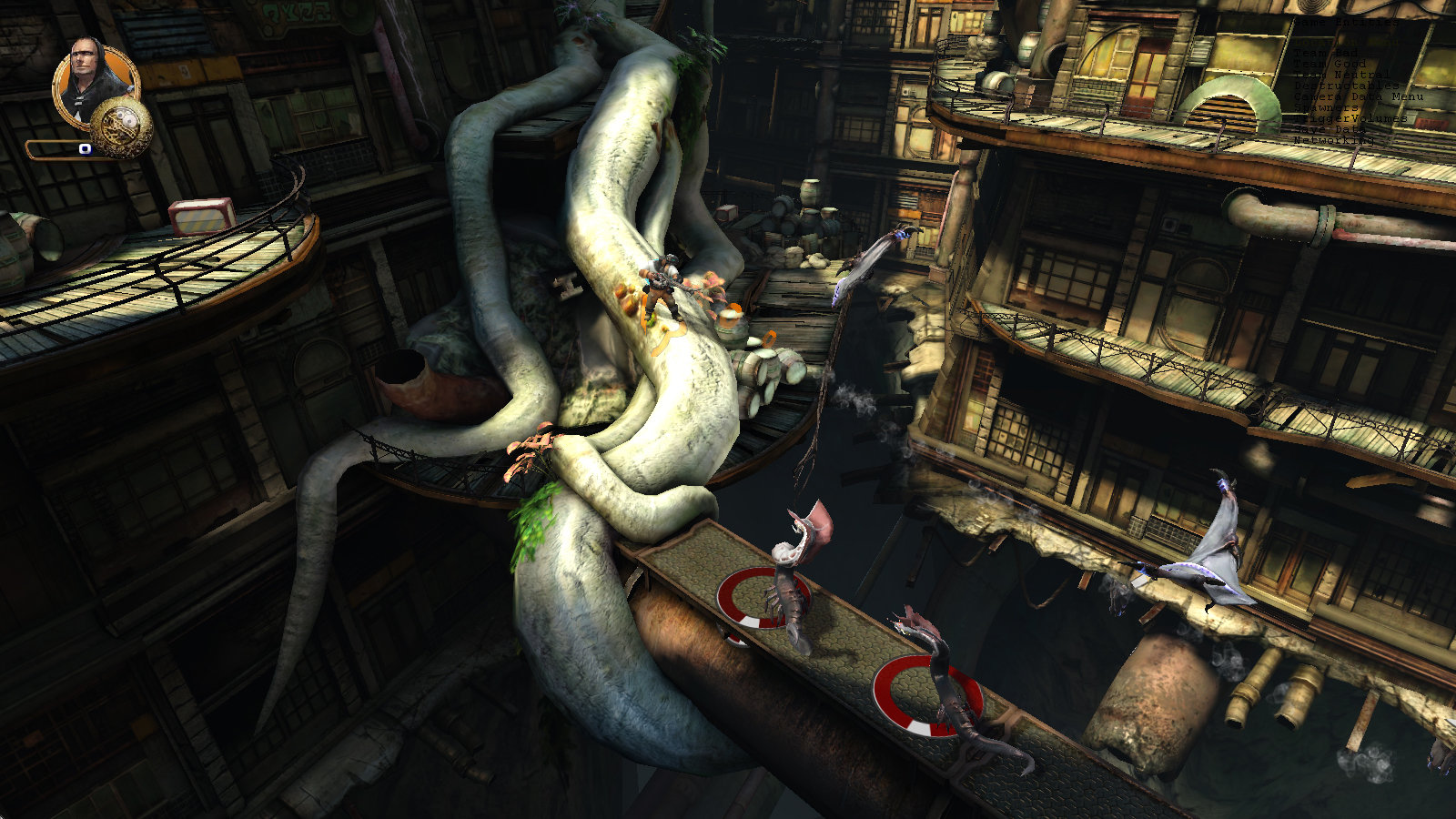Open the Game Entities debug entry

coord(1345,22)
